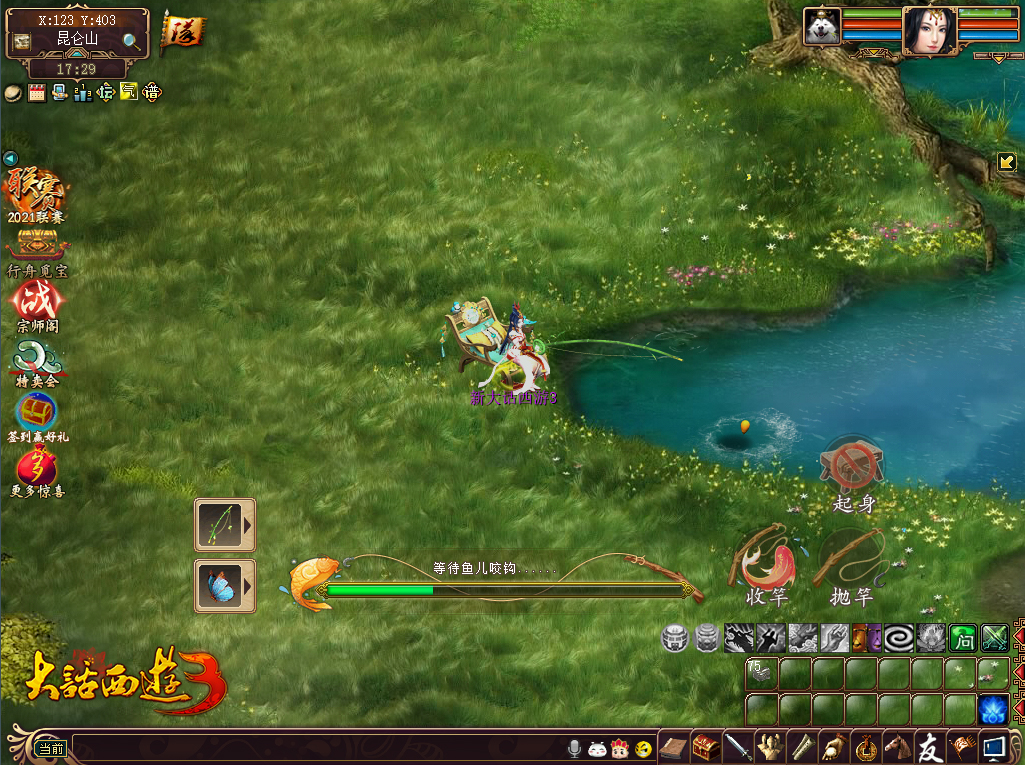
Task: Open the horse mount menu
Action: 898,747
